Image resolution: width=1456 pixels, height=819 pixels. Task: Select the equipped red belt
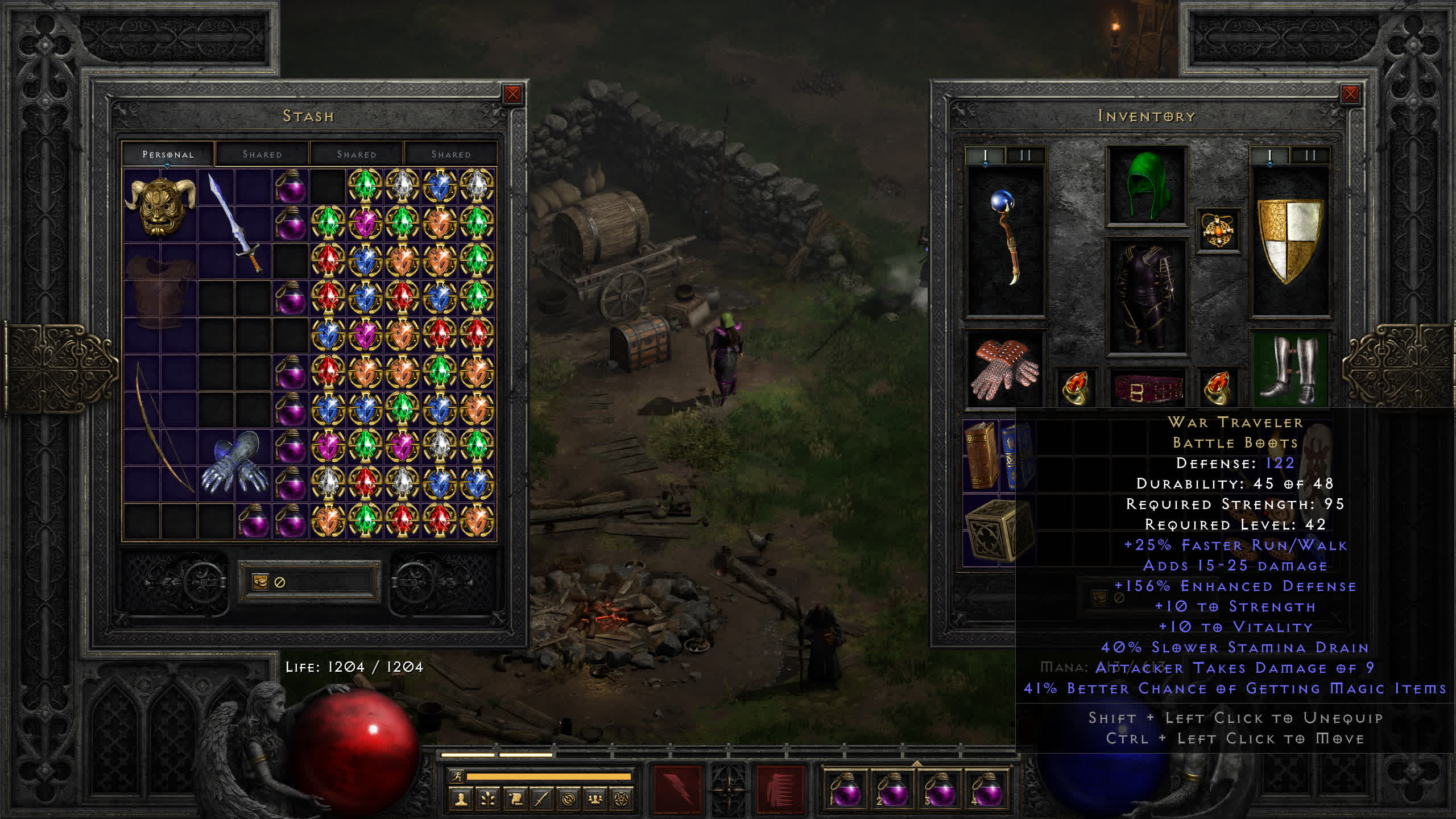tap(1147, 388)
